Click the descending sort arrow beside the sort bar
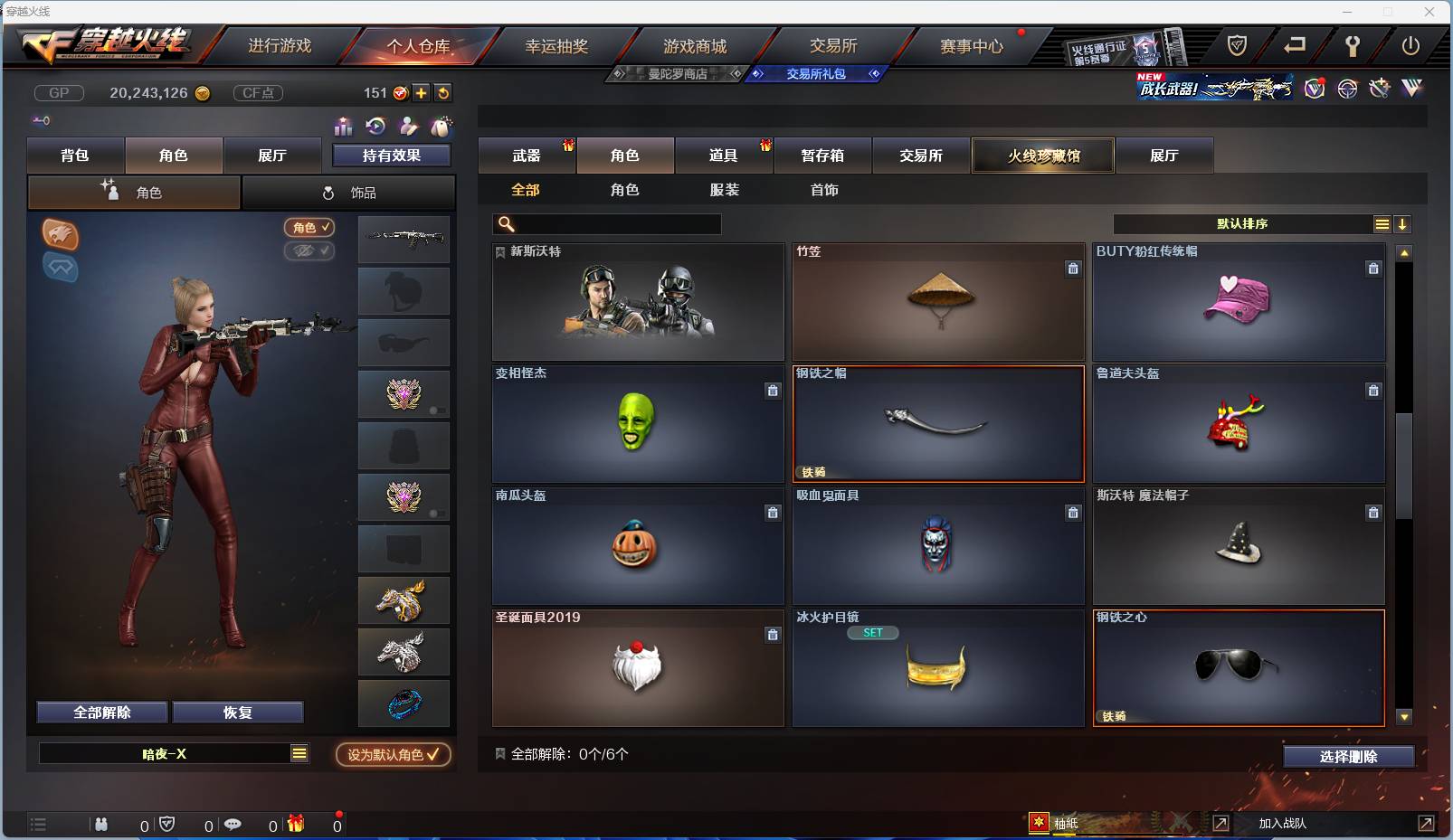 click(1404, 223)
